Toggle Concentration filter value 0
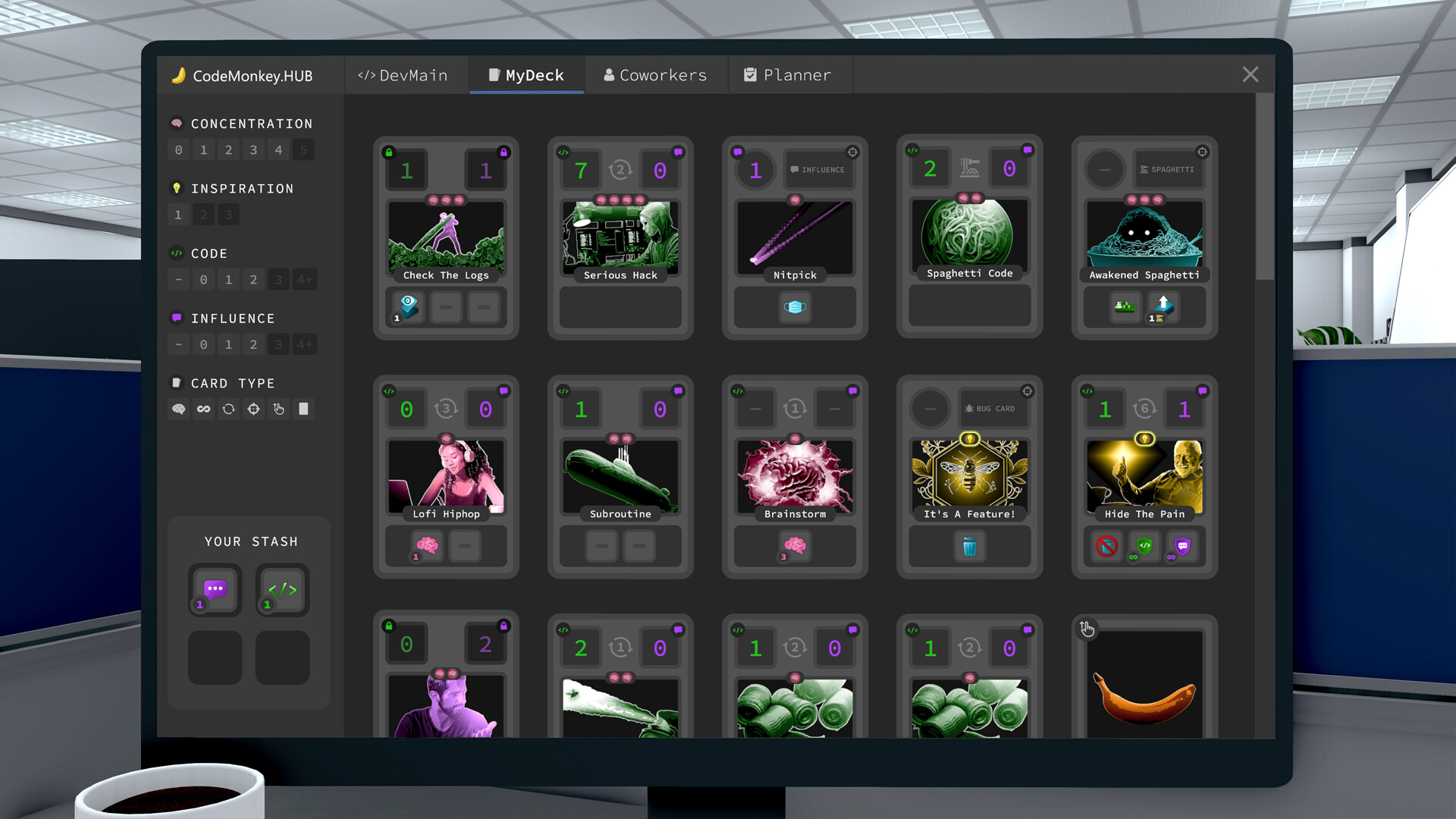Screen dimensions: 1456x819 tap(178, 149)
